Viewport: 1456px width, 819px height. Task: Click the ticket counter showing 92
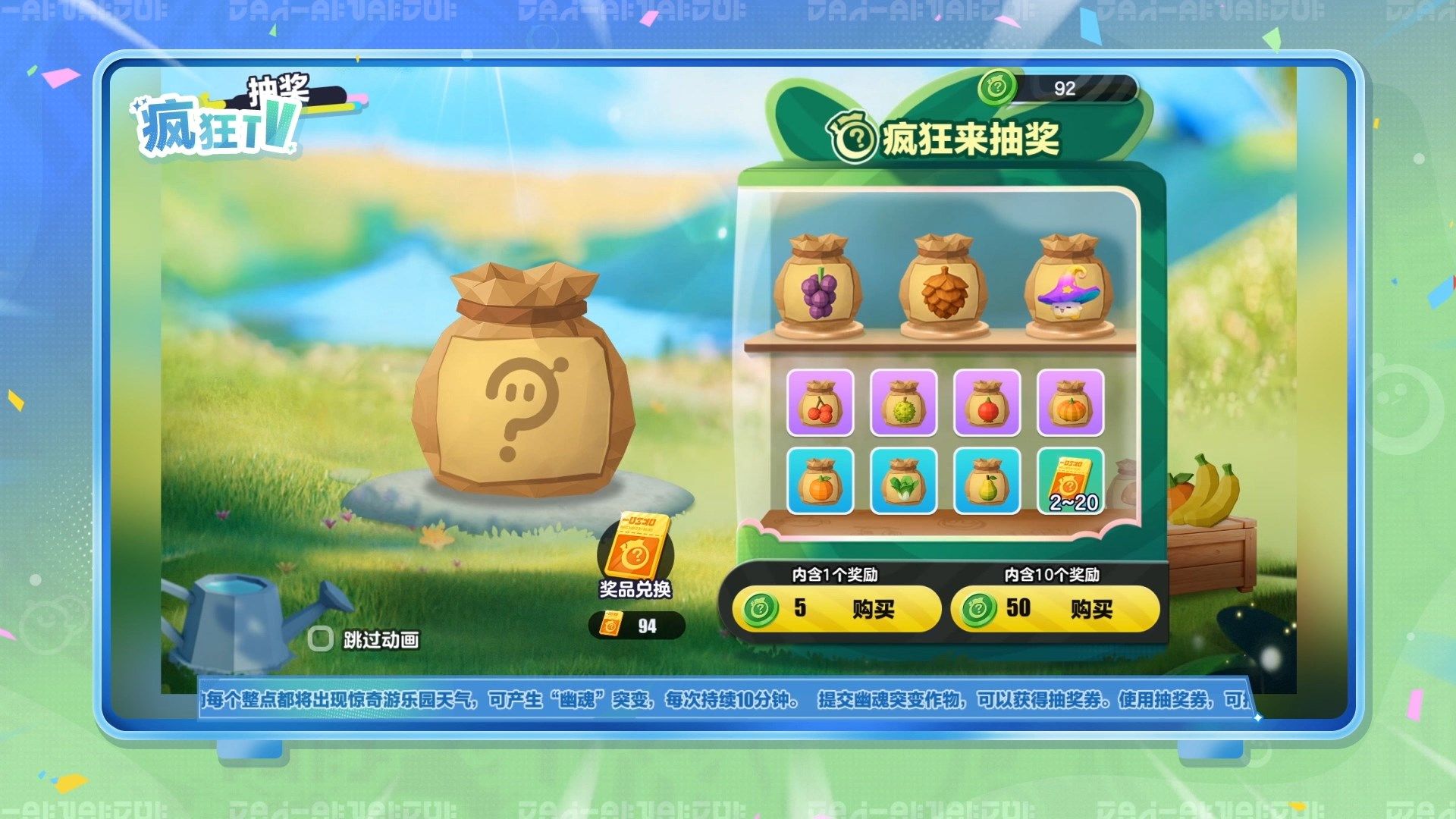click(1062, 89)
